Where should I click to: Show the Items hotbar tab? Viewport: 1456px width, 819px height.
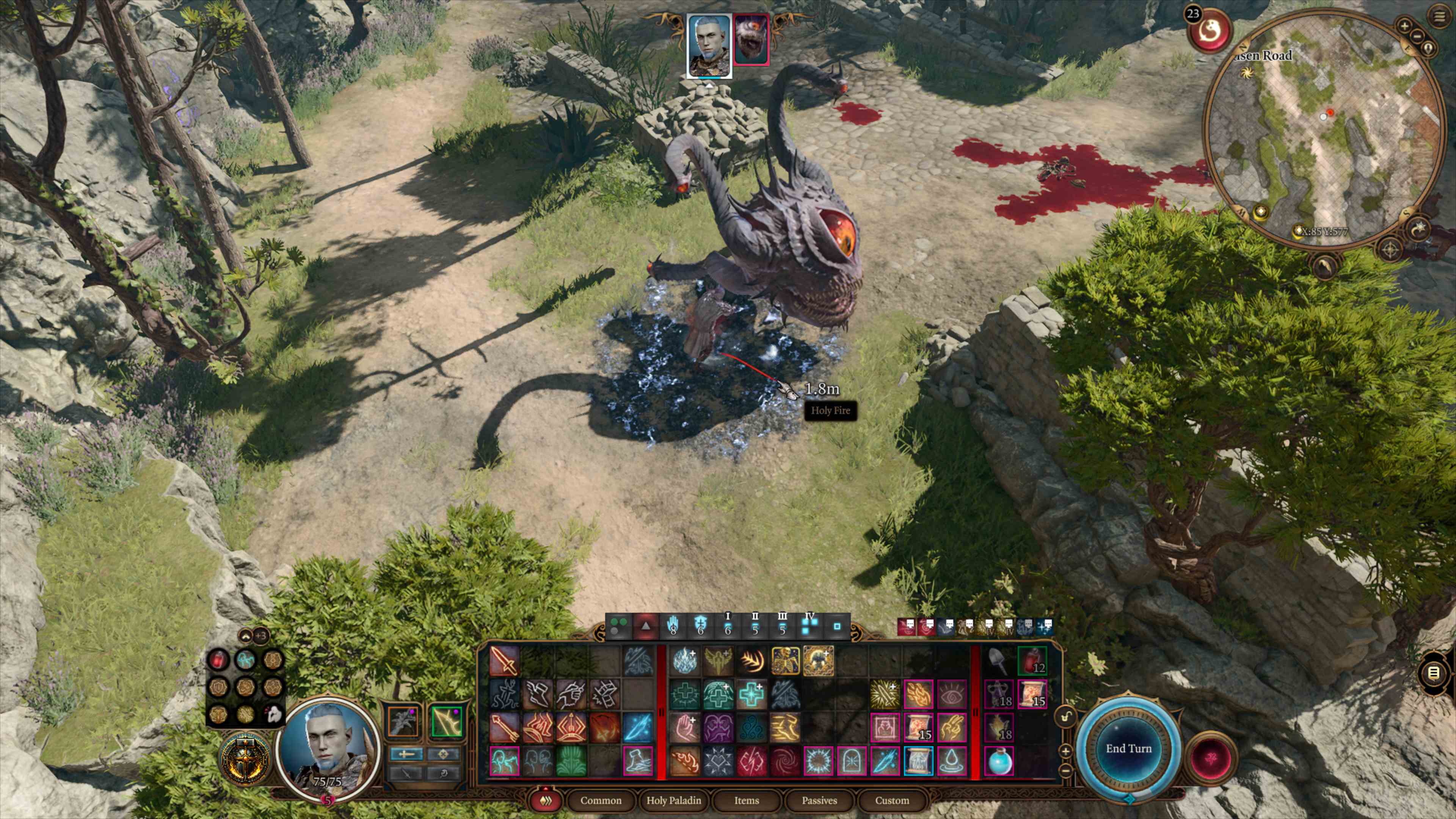tap(746, 800)
